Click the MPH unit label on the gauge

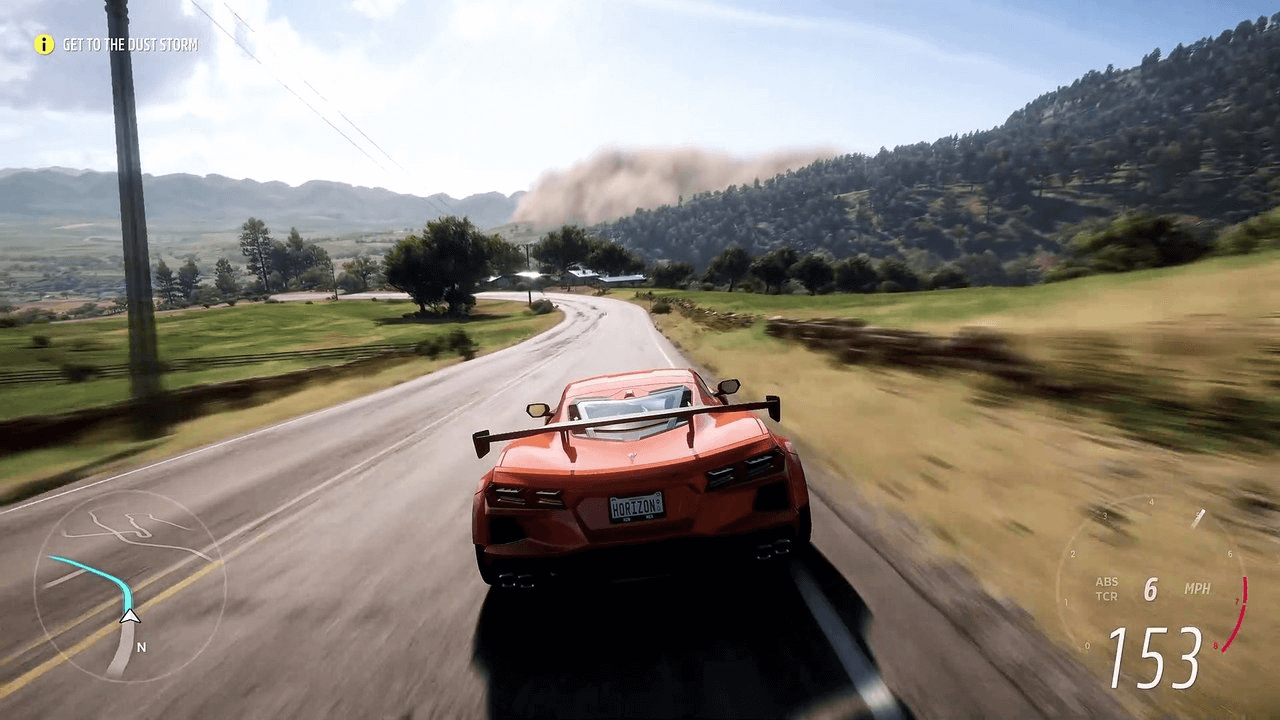tap(1198, 589)
